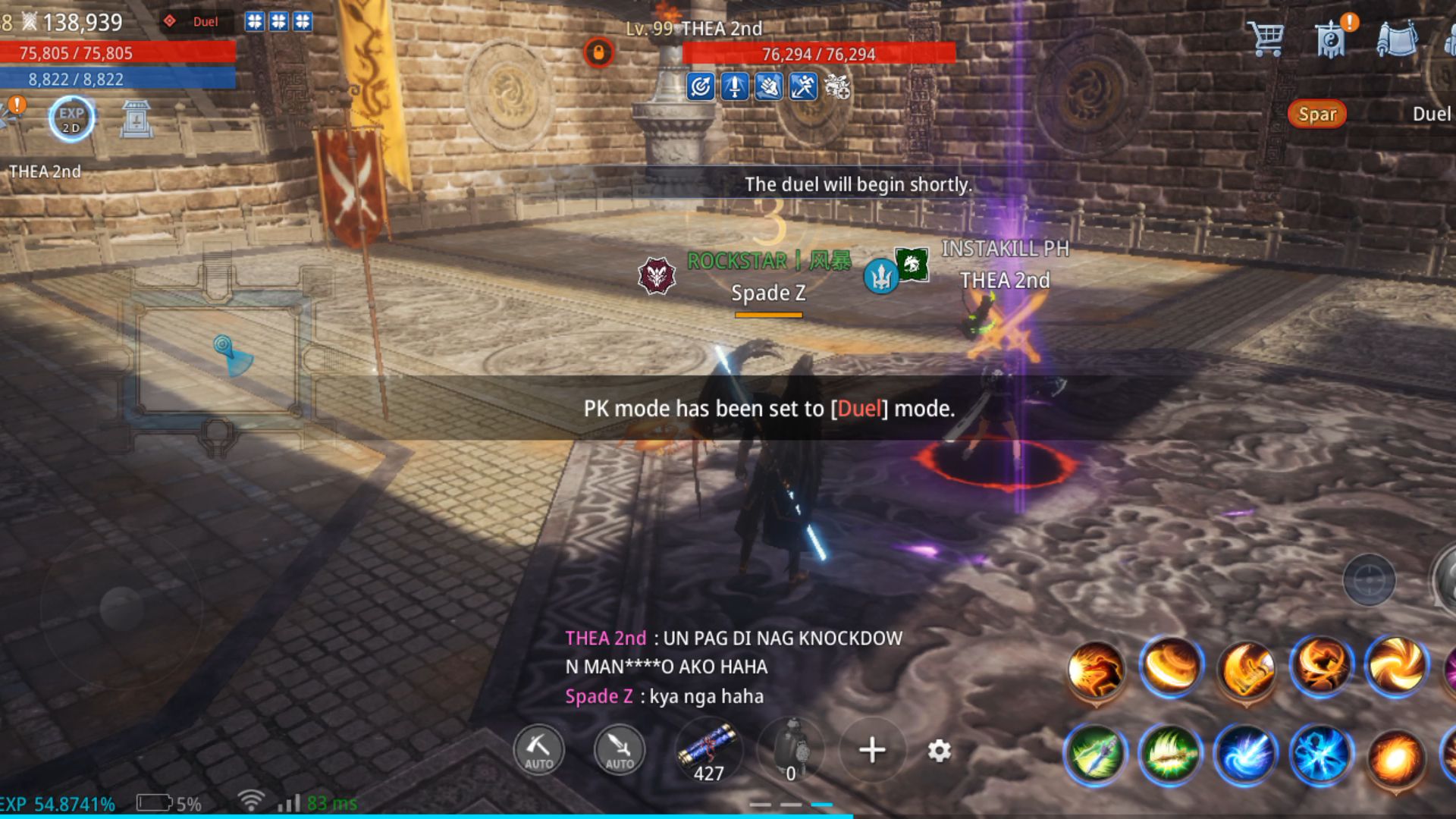Toggle the auto sword combat button
This screenshot has width=1456, height=819.
619,750
